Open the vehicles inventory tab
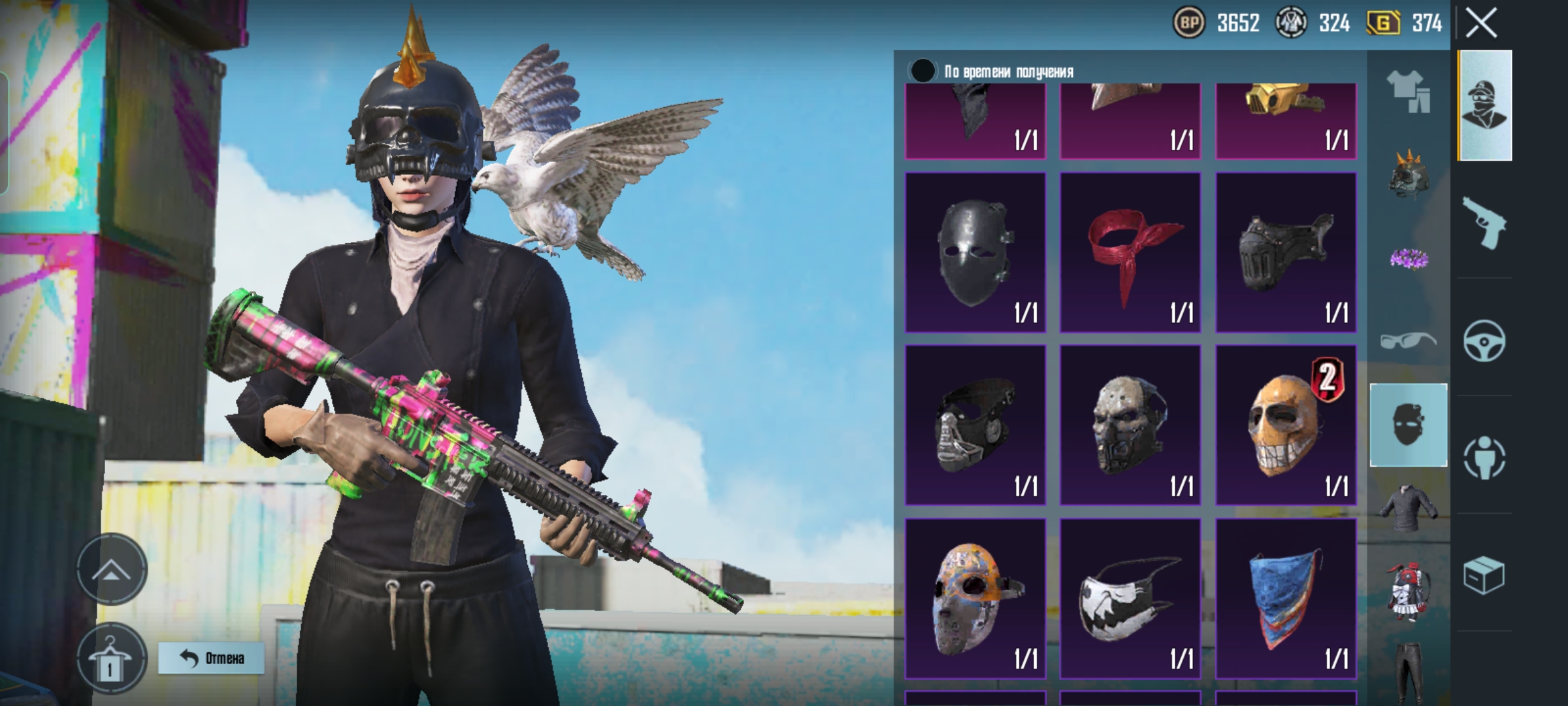 click(x=1484, y=340)
